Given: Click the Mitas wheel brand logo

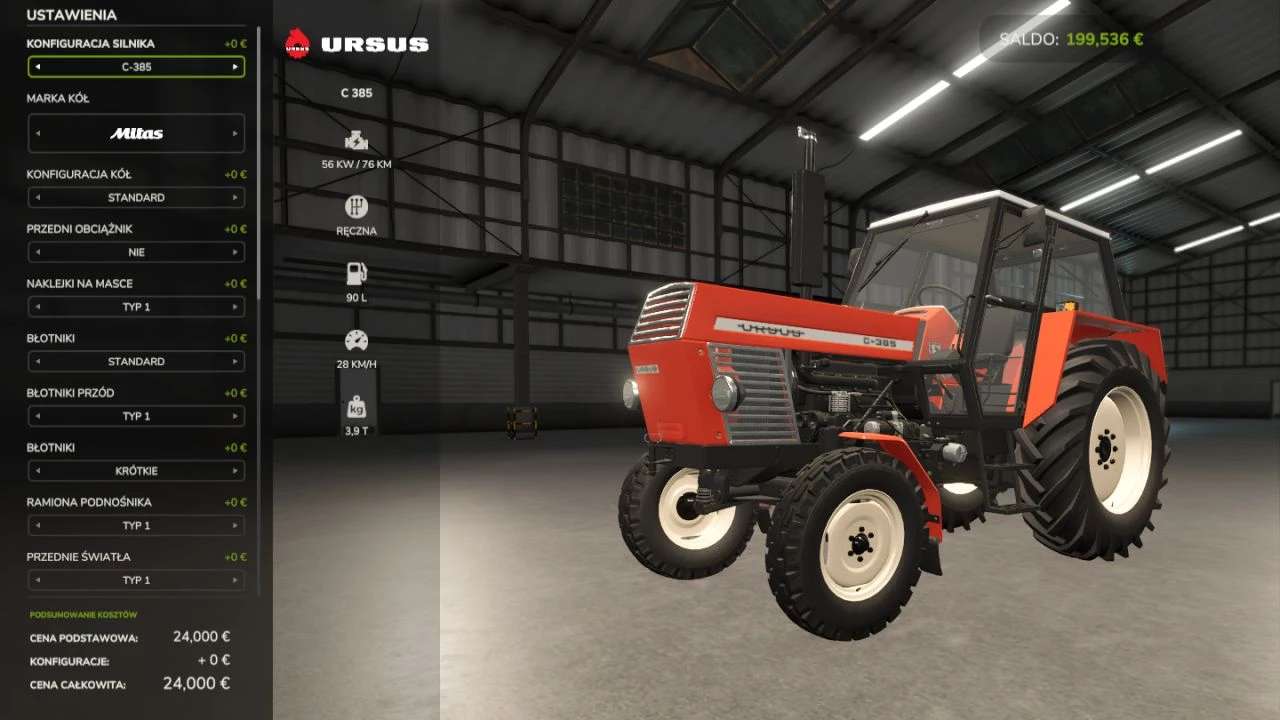Looking at the screenshot, I should tap(137, 132).
